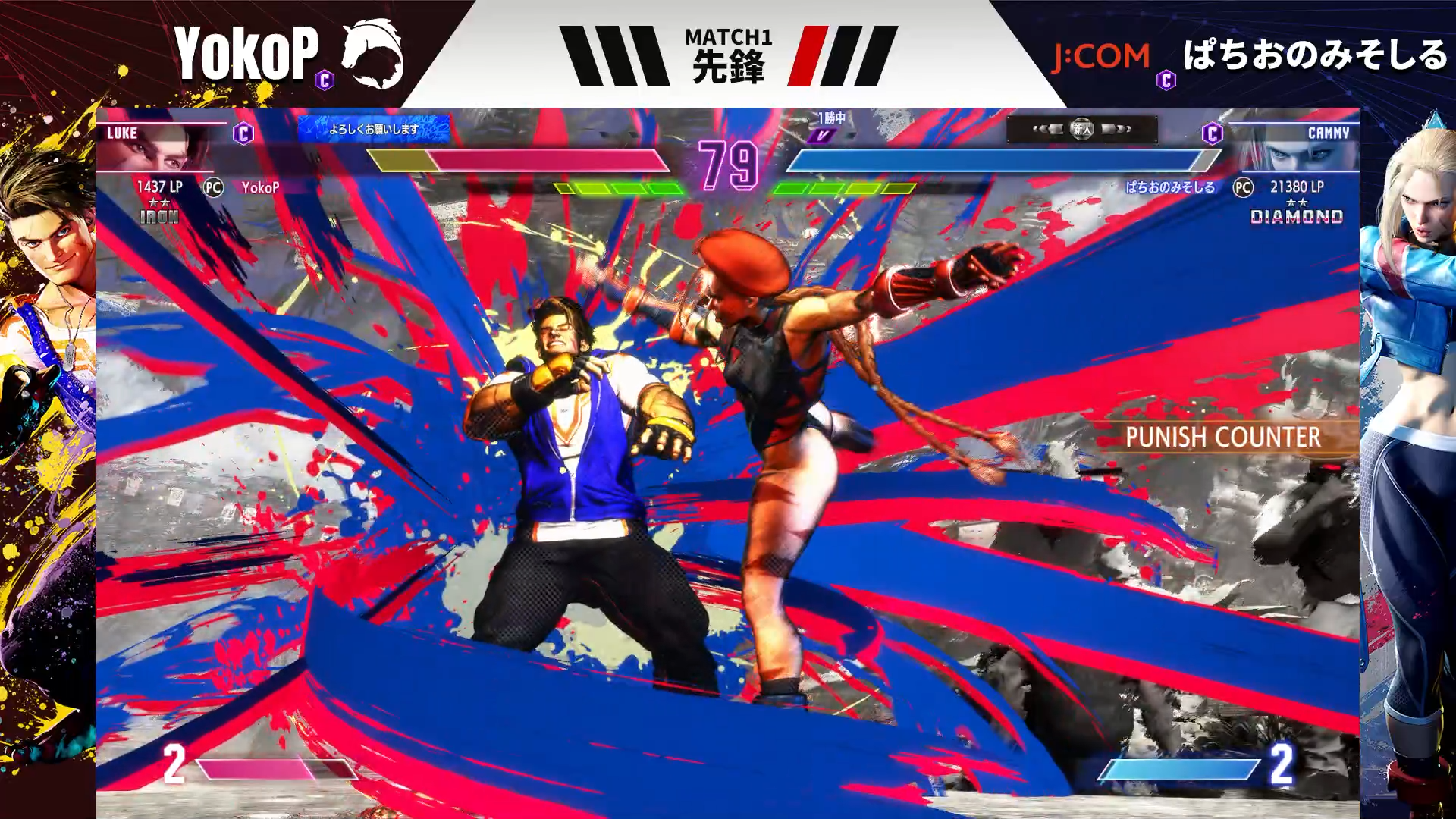Click the J:COM sponsor logo
This screenshot has height=819, width=1456.
tap(1100, 57)
